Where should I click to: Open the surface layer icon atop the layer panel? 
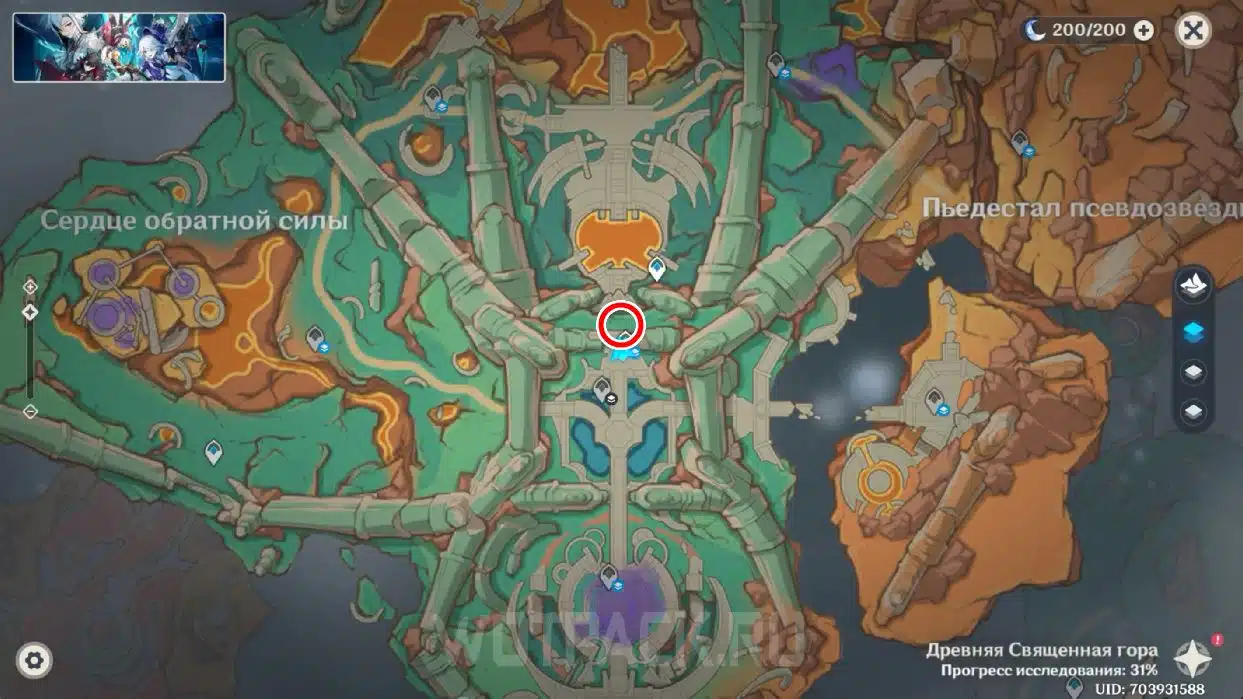[x=1193, y=289]
